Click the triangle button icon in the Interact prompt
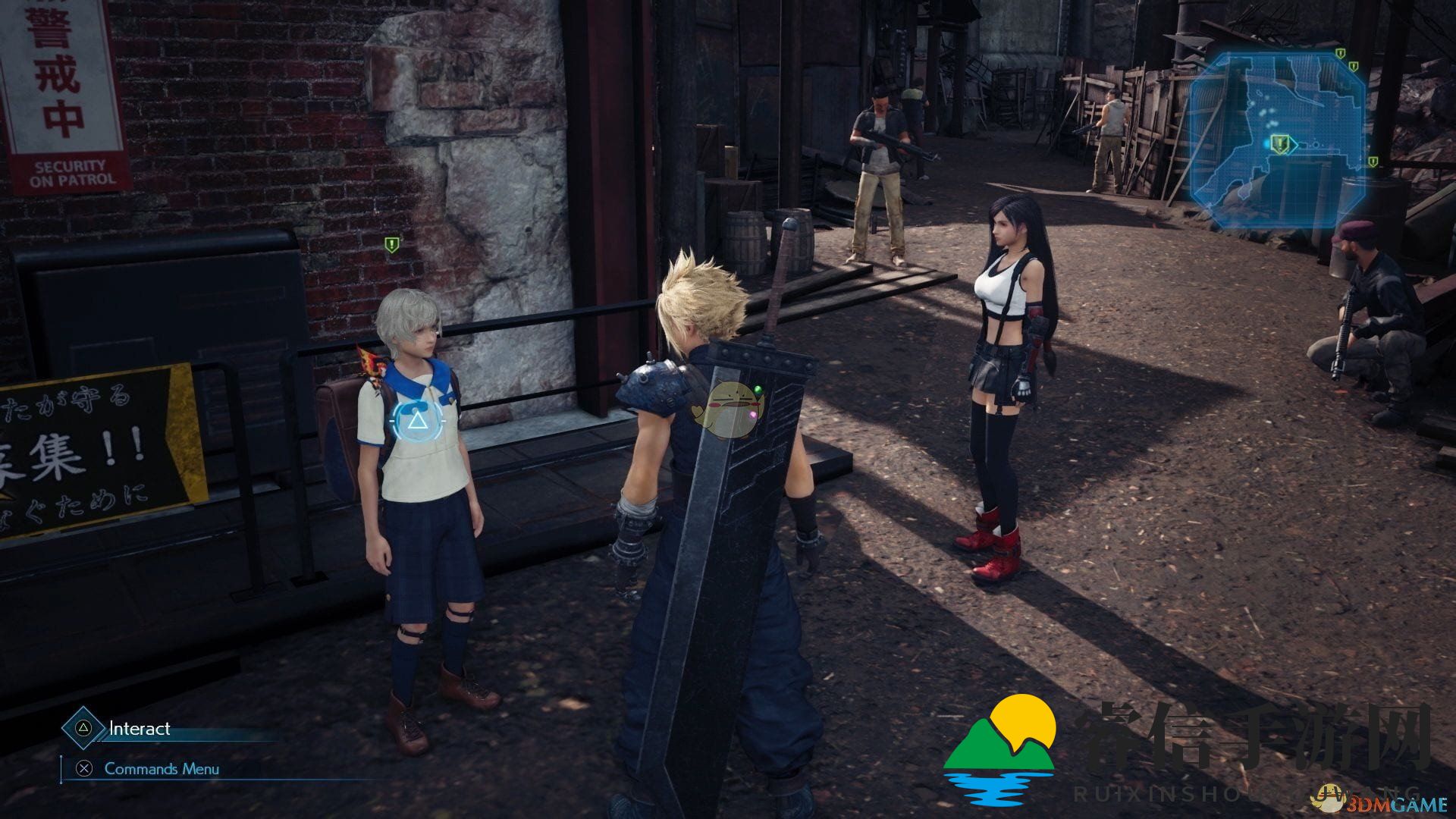The height and width of the screenshot is (819, 1456). [83, 729]
